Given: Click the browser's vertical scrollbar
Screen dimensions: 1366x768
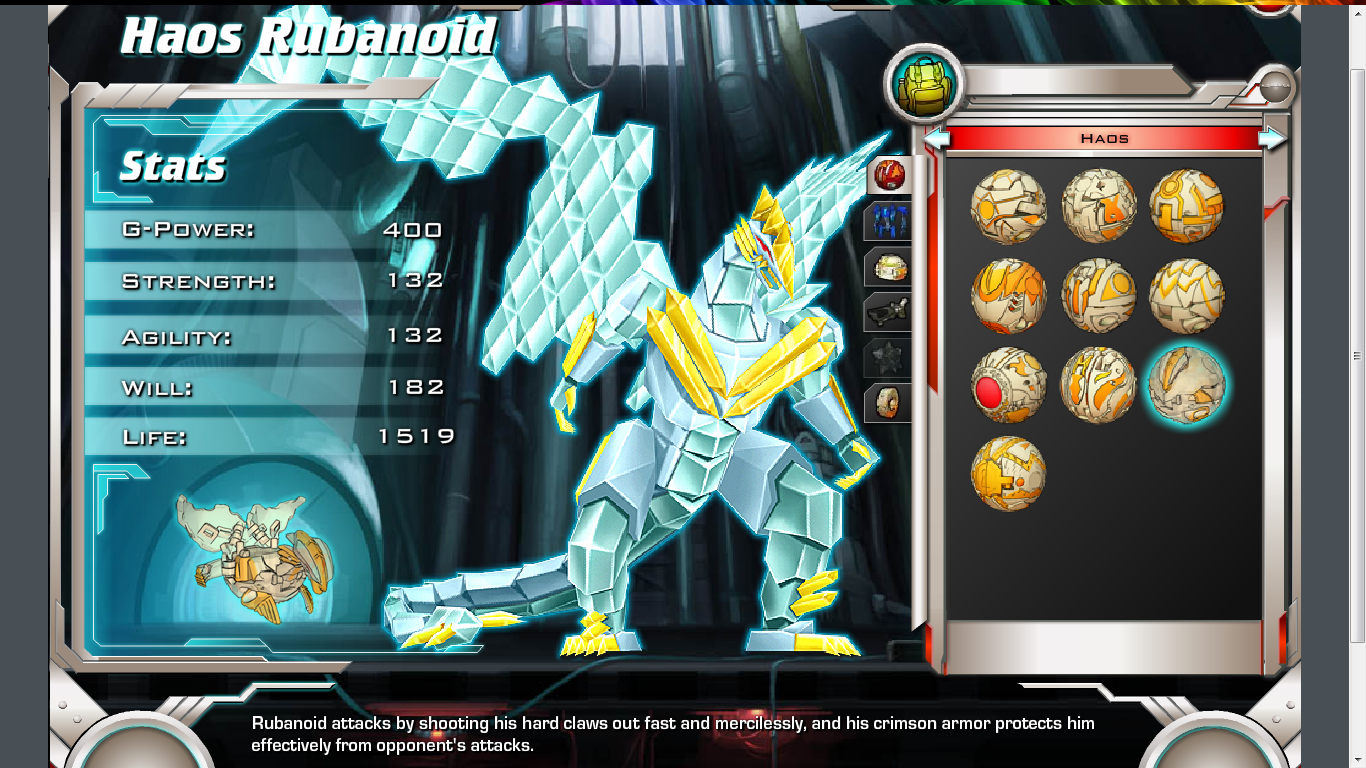Looking at the screenshot, I should pyautogui.click(x=1357, y=355).
